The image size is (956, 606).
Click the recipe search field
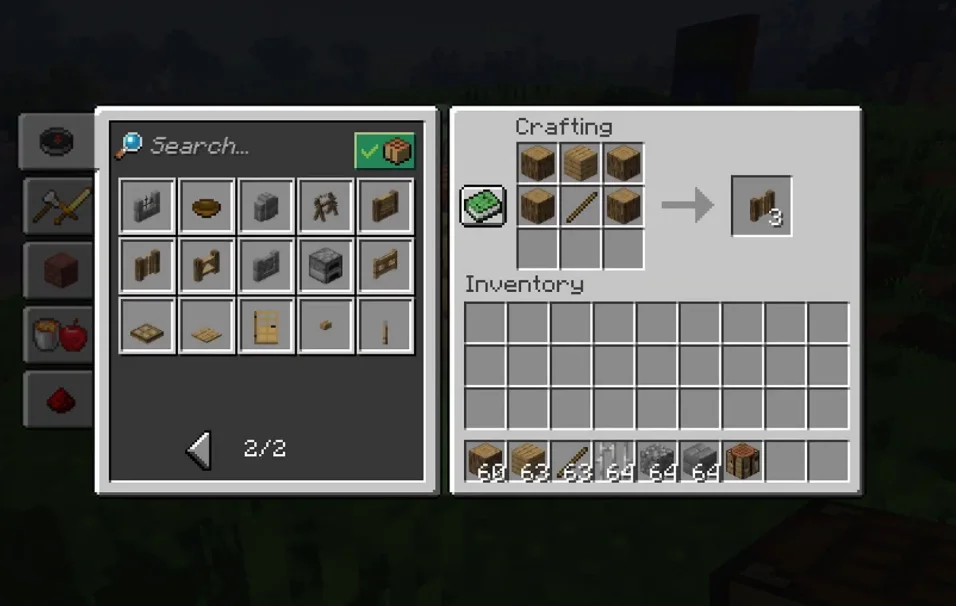[x=230, y=146]
